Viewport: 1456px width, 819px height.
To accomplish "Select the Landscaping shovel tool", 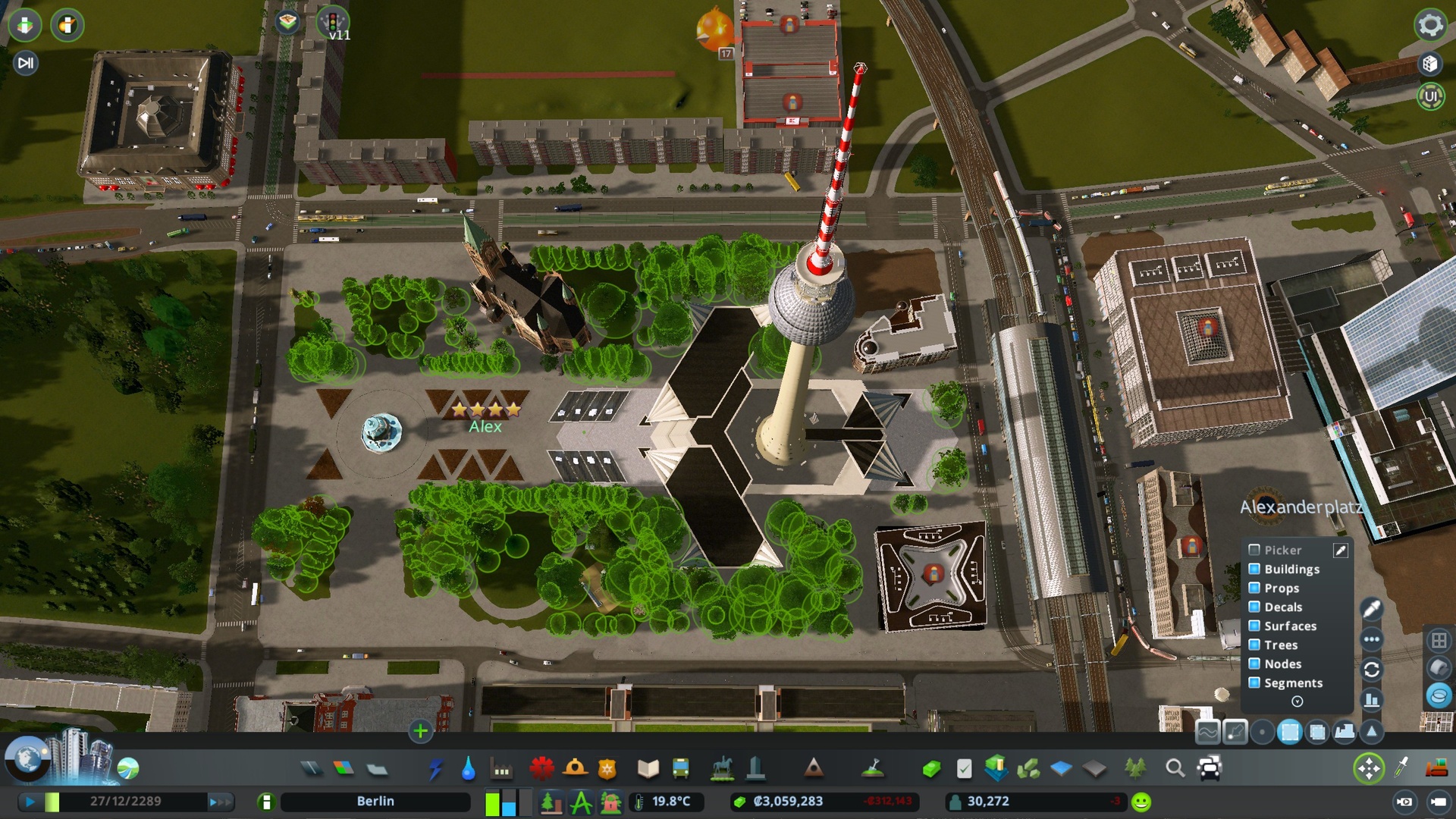I will click(x=874, y=767).
